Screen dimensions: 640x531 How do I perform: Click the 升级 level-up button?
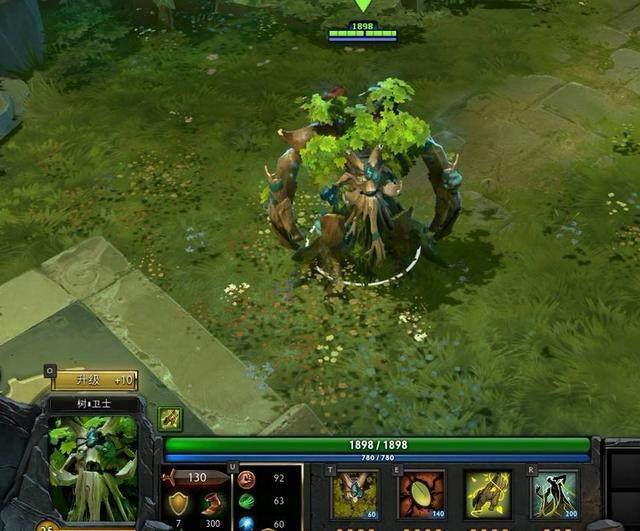pos(95,380)
